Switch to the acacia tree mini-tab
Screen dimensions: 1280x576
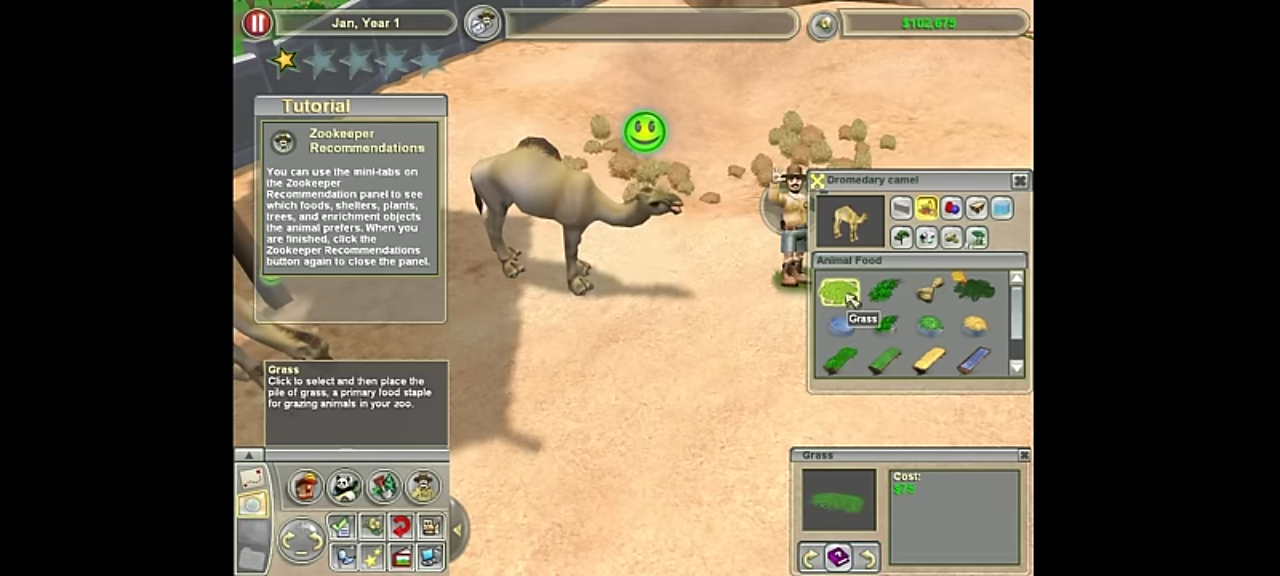pos(976,237)
